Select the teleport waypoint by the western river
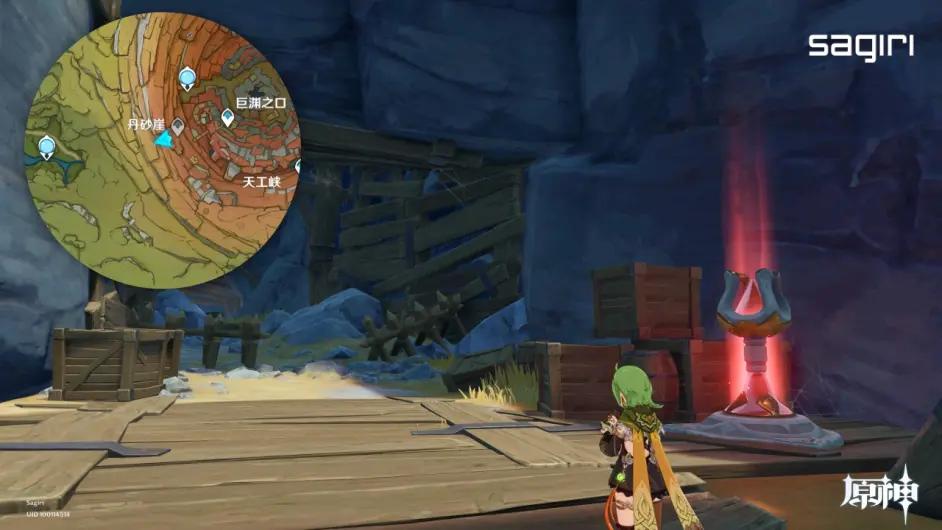Screen dimensions: 942x530 46,148
